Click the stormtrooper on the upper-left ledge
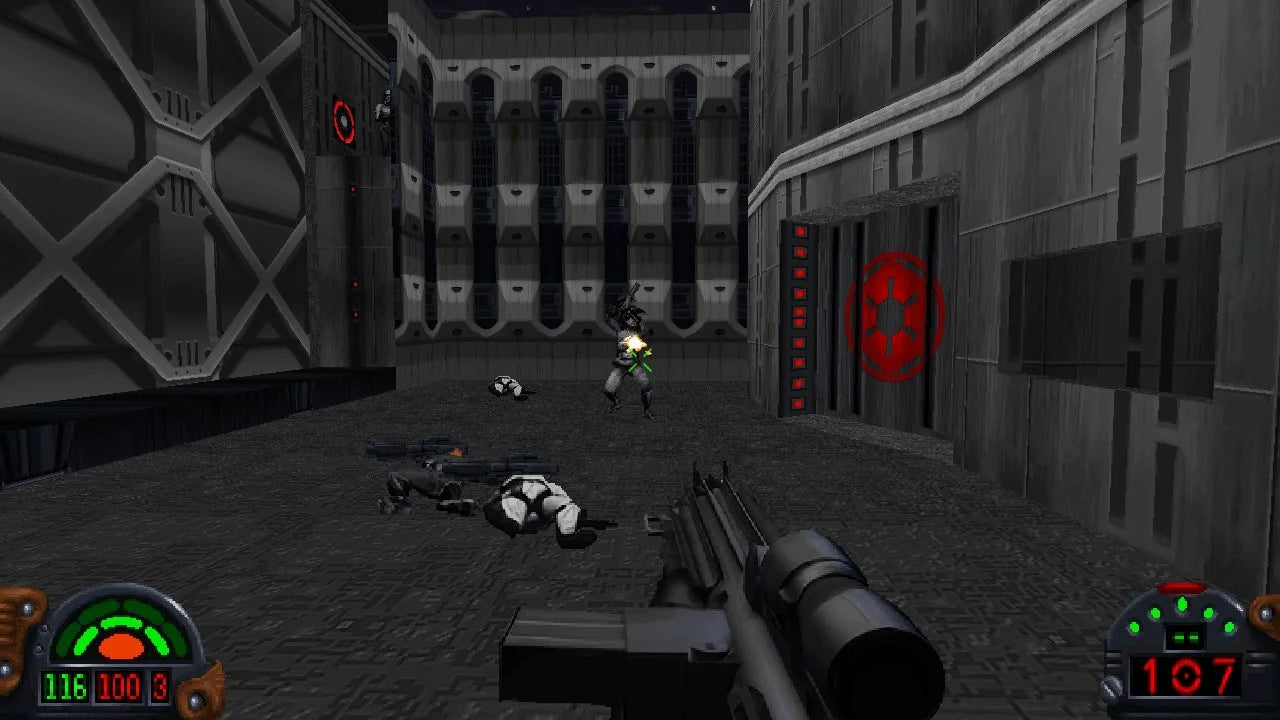 click(x=386, y=107)
